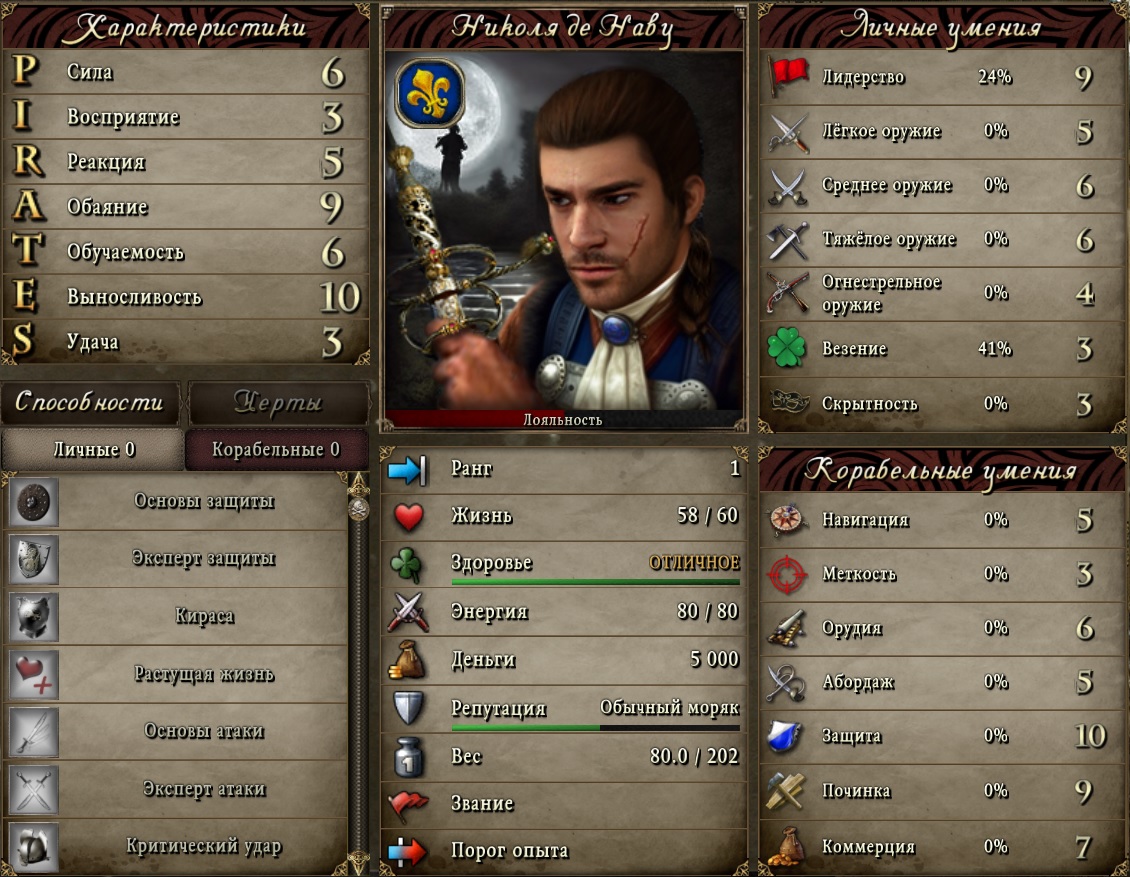Choose the Эксперт защиты ability row
Screen dimensions: 1130x877
pyautogui.click(x=203, y=558)
